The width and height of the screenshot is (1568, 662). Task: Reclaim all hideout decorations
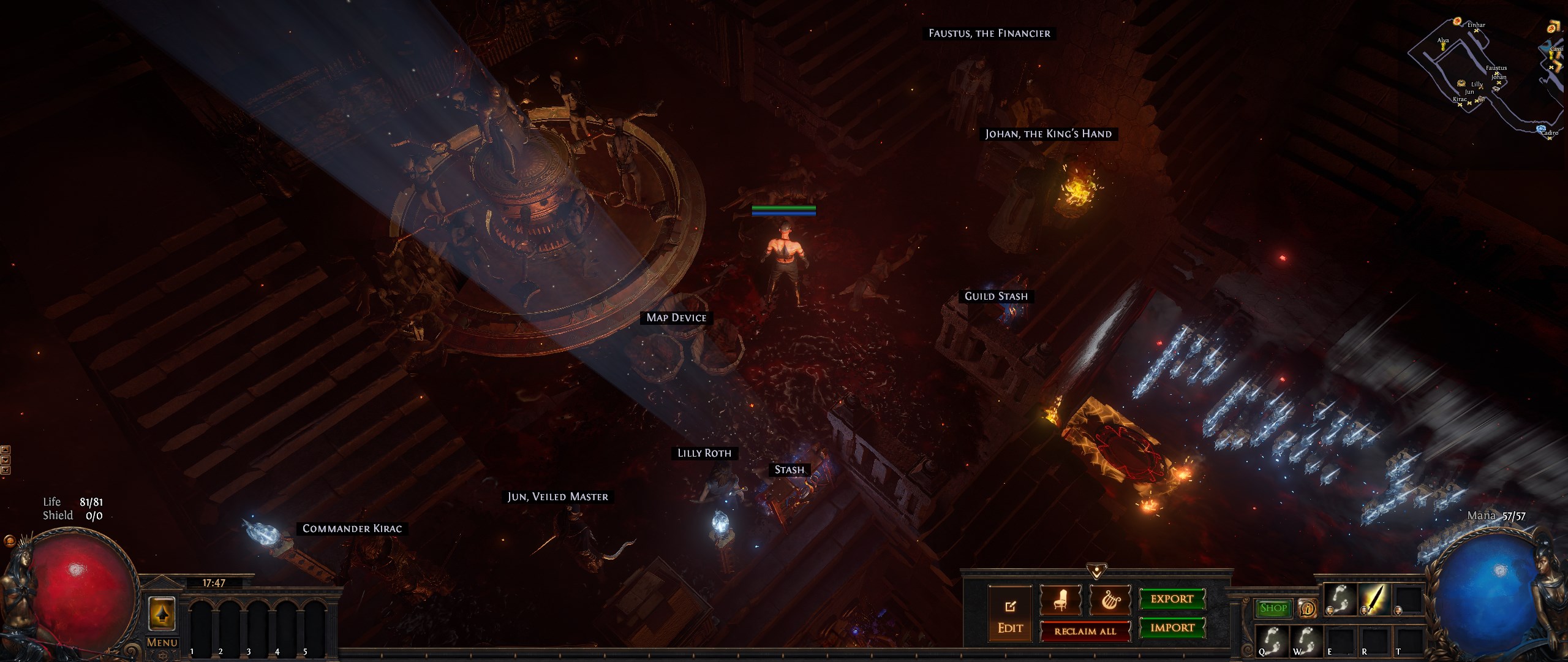click(x=1085, y=631)
